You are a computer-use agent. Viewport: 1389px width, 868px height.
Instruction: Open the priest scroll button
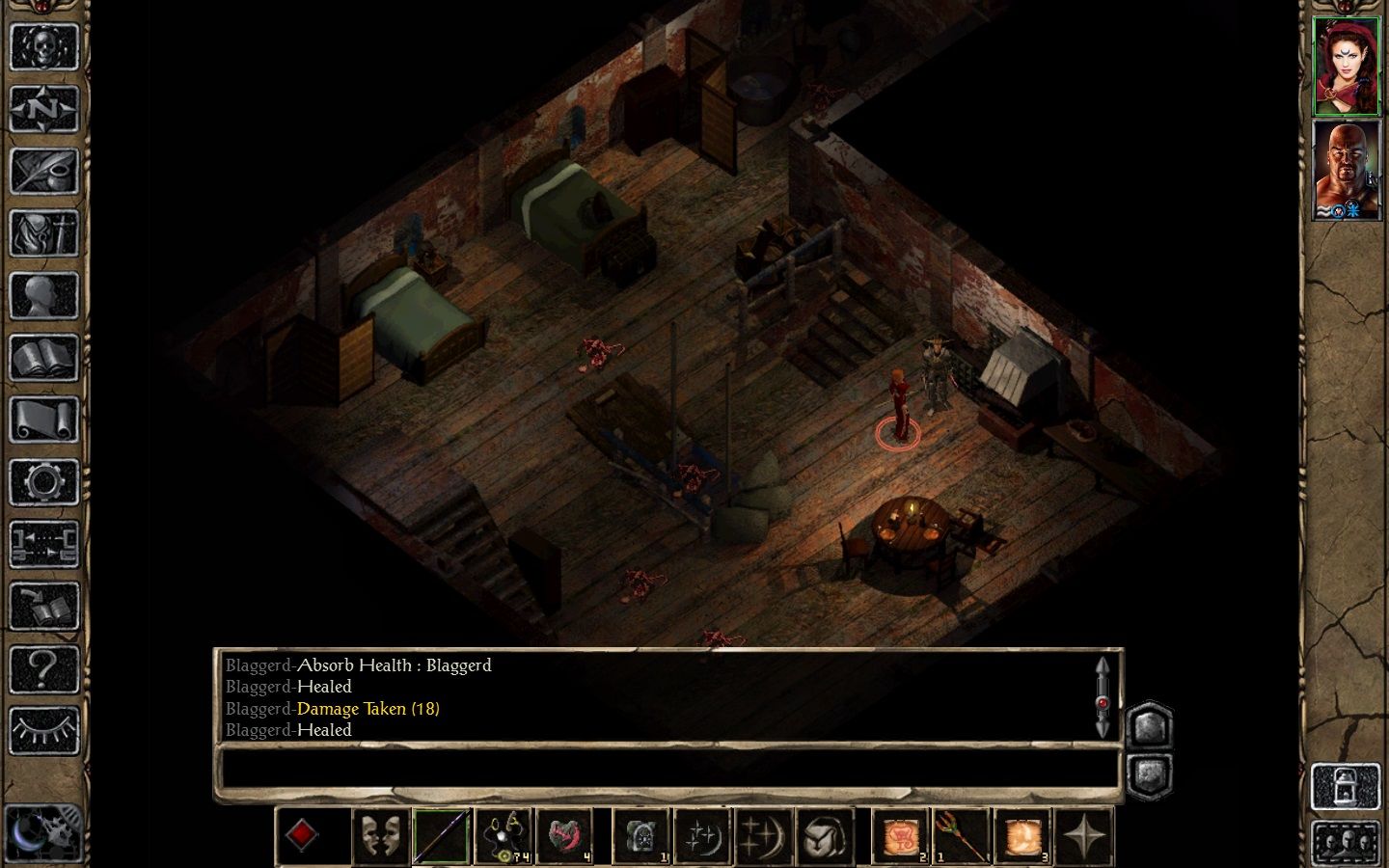click(43, 420)
